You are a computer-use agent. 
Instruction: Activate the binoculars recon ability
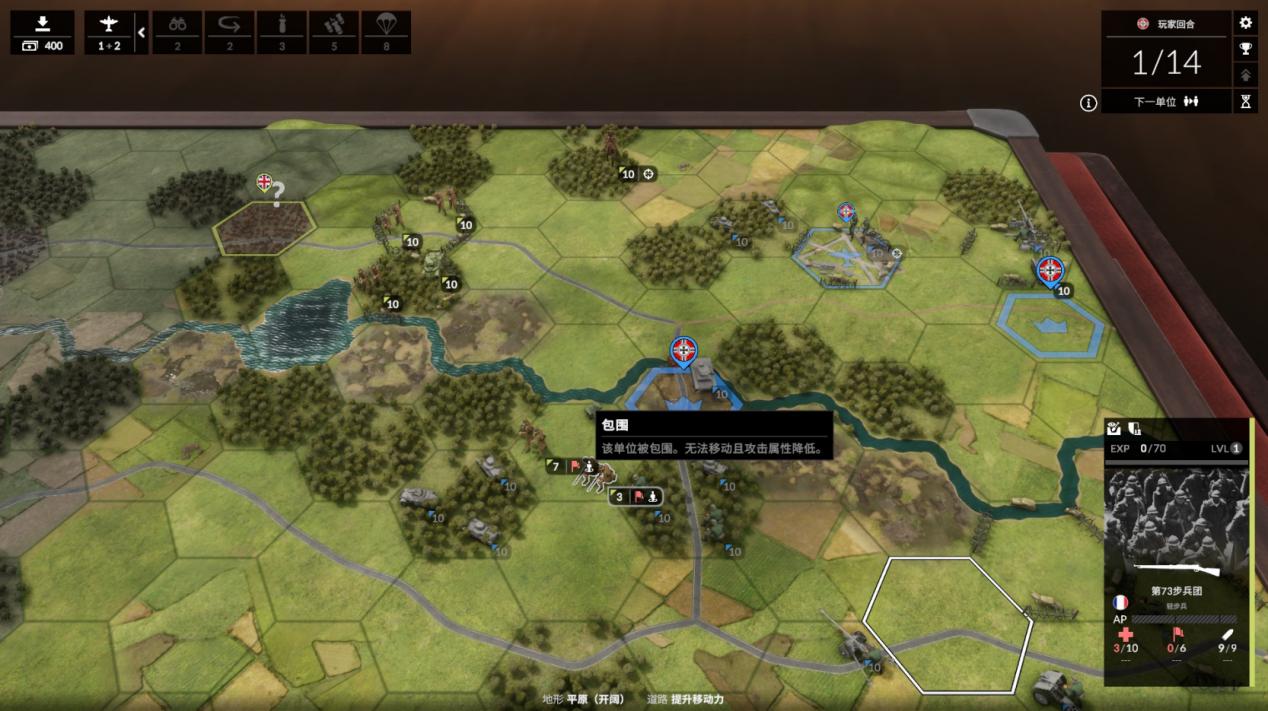click(x=177, y=32)
